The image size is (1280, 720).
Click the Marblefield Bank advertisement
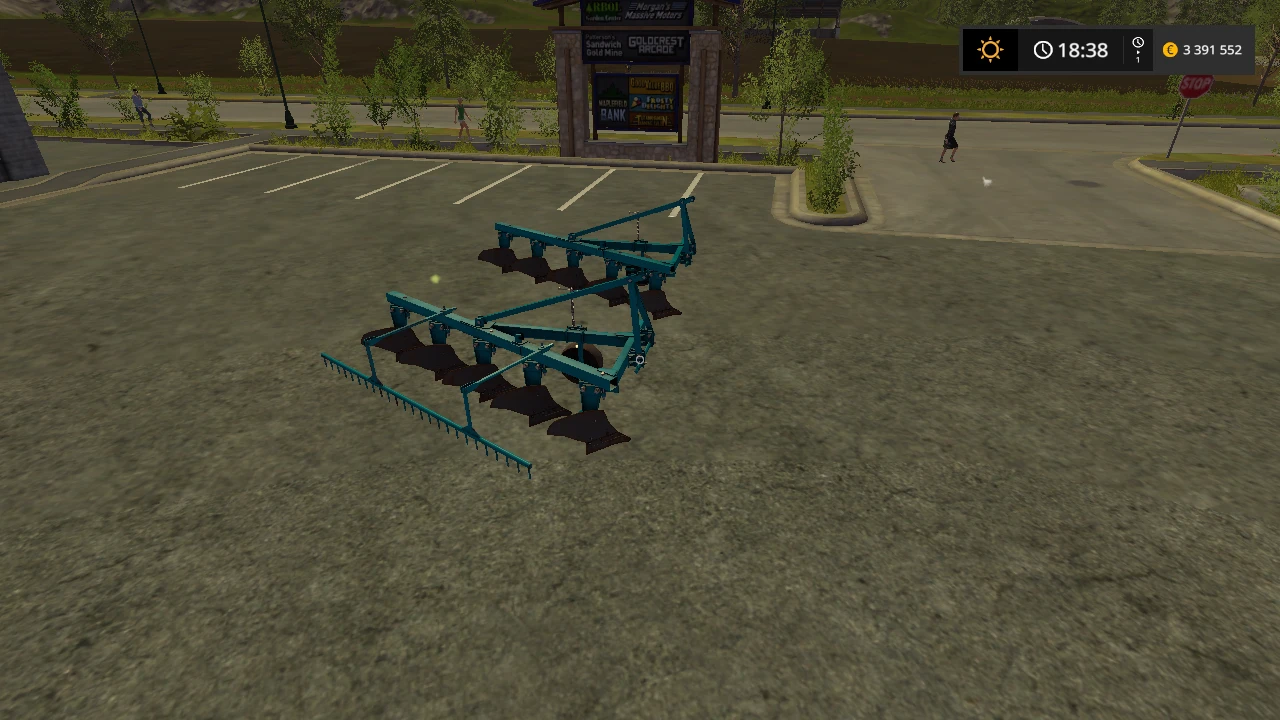click(x=613, y=107)
